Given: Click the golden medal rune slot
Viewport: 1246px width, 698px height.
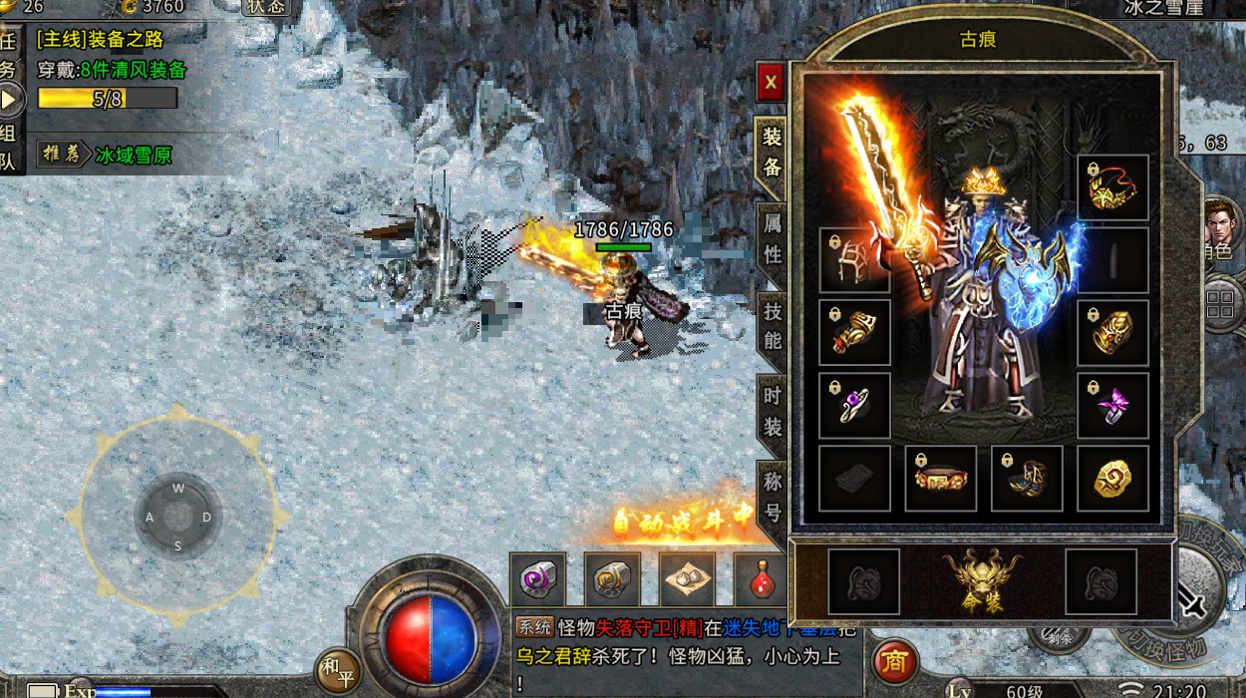Looking at the screenshot, I should [x=1112, y=479].
